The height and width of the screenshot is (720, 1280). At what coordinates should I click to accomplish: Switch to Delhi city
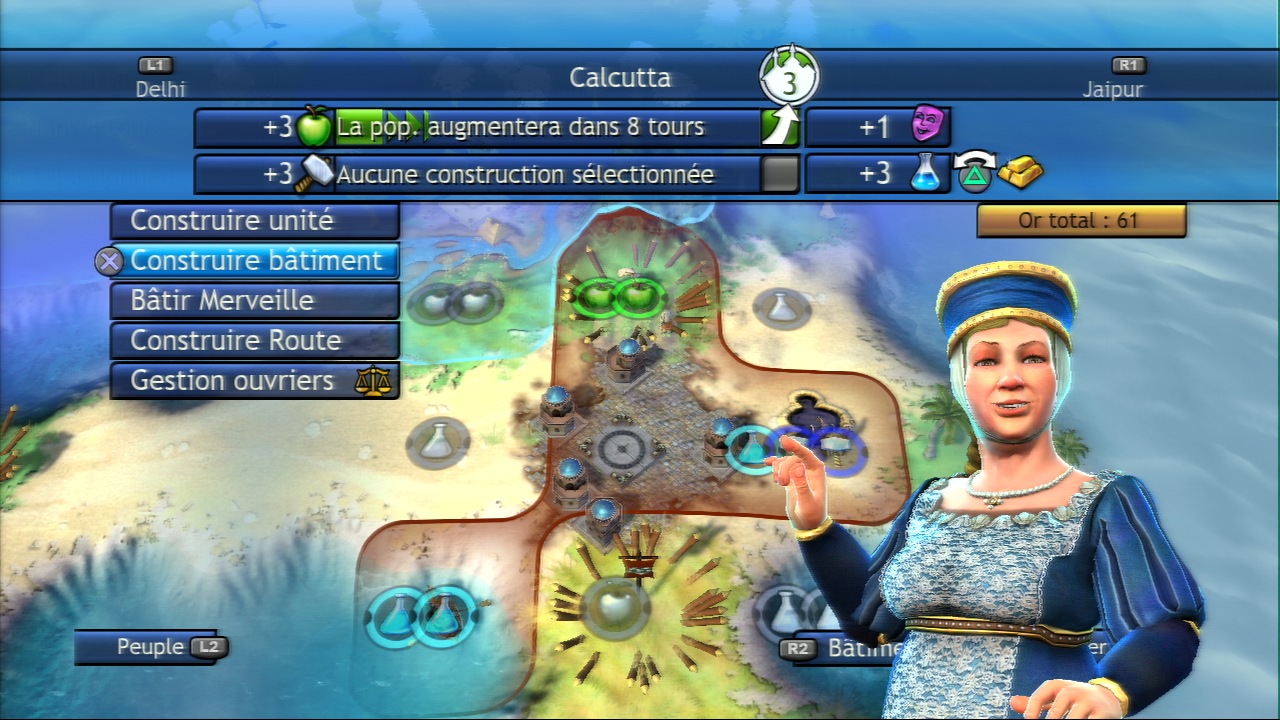pyautogui.click(x=160, y=79)
